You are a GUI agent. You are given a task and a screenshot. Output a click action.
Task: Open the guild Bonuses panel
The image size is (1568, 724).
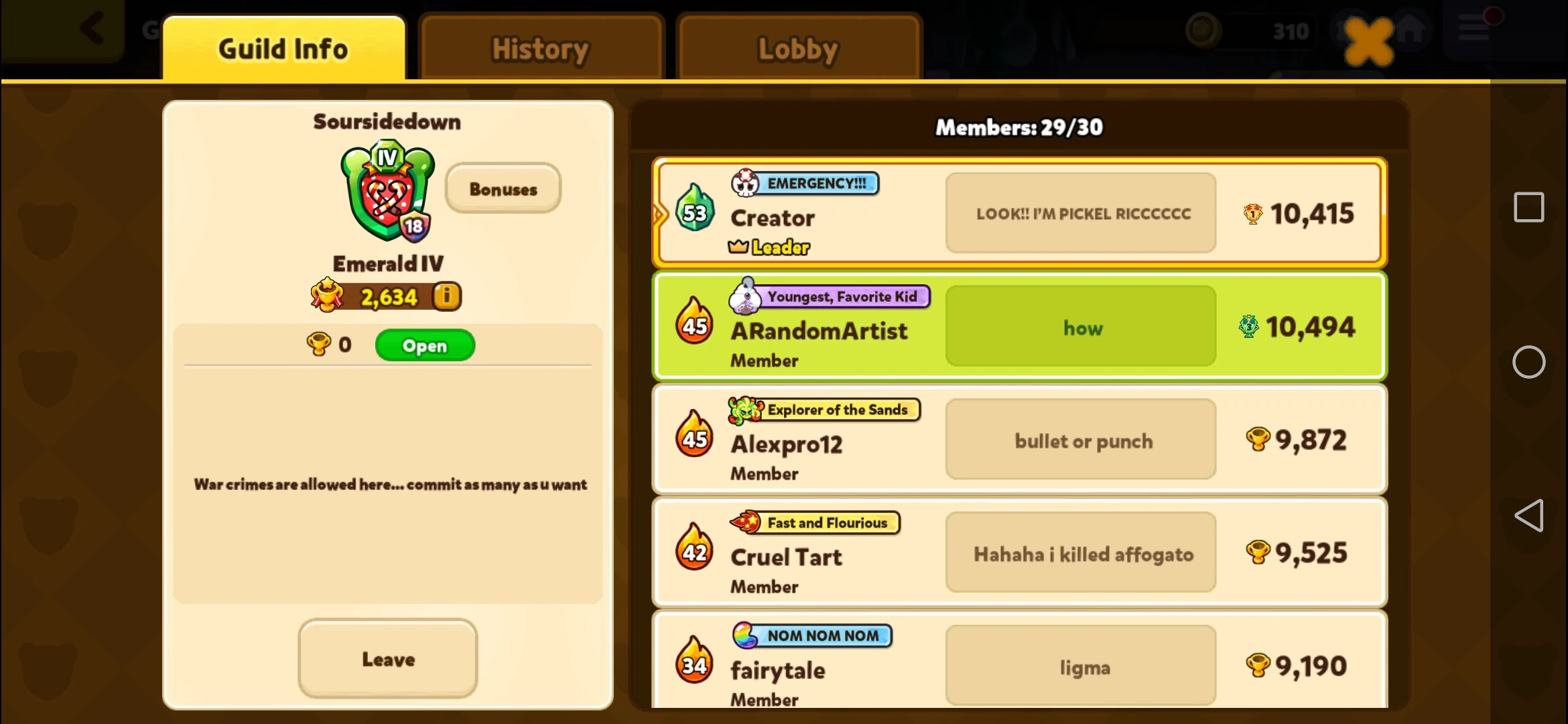pyautogui.click(x=503, y=188)
